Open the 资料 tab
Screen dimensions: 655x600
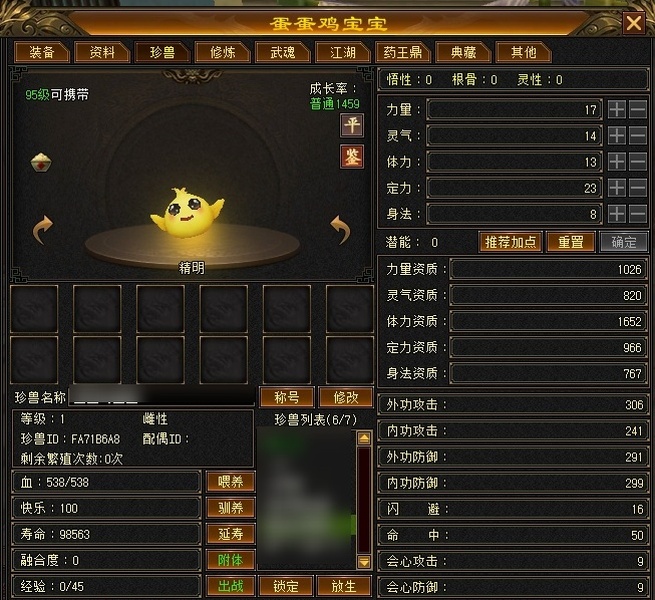102,52
